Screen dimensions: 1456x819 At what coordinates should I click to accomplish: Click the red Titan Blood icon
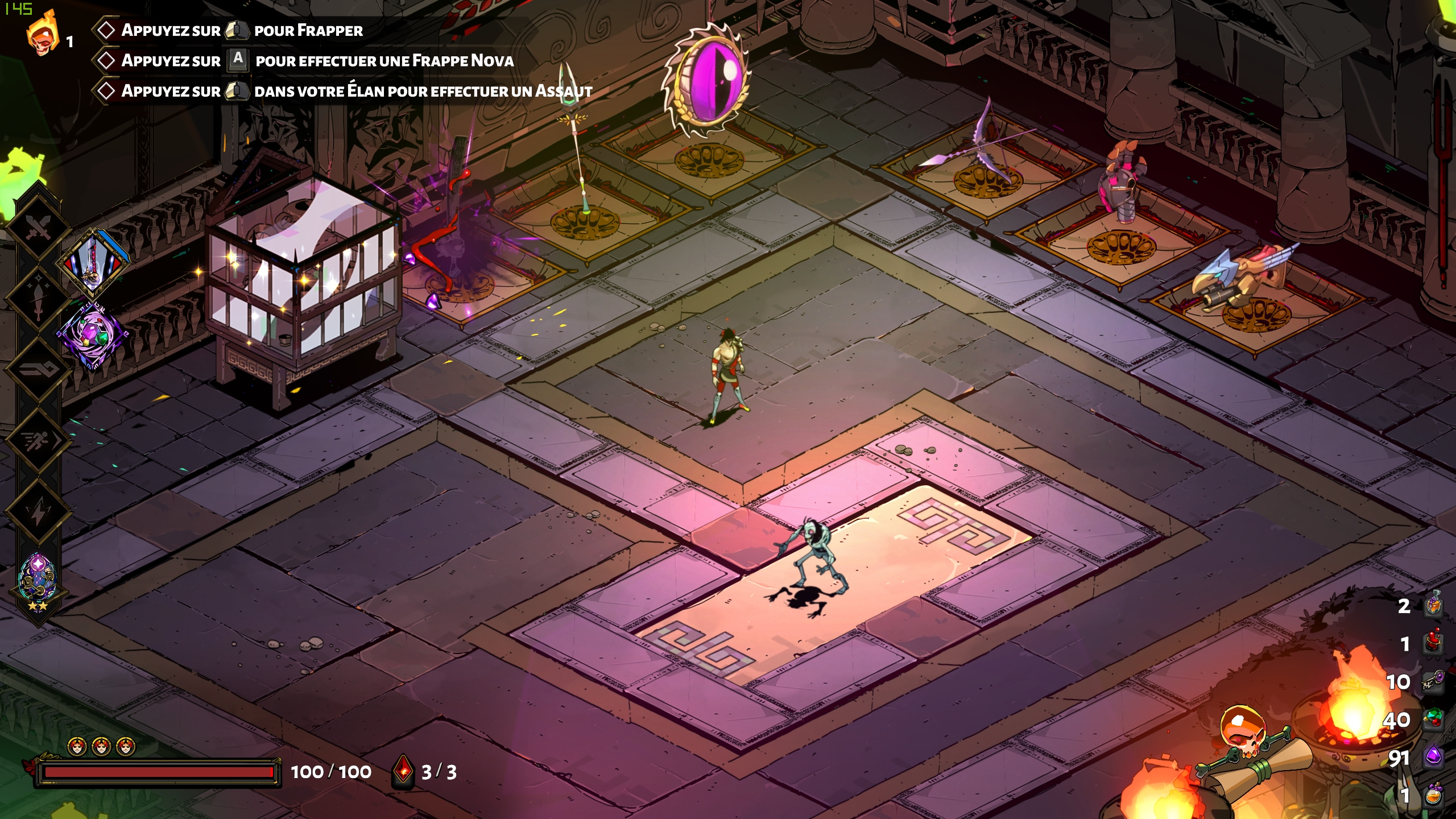(x=1434, y=643)
